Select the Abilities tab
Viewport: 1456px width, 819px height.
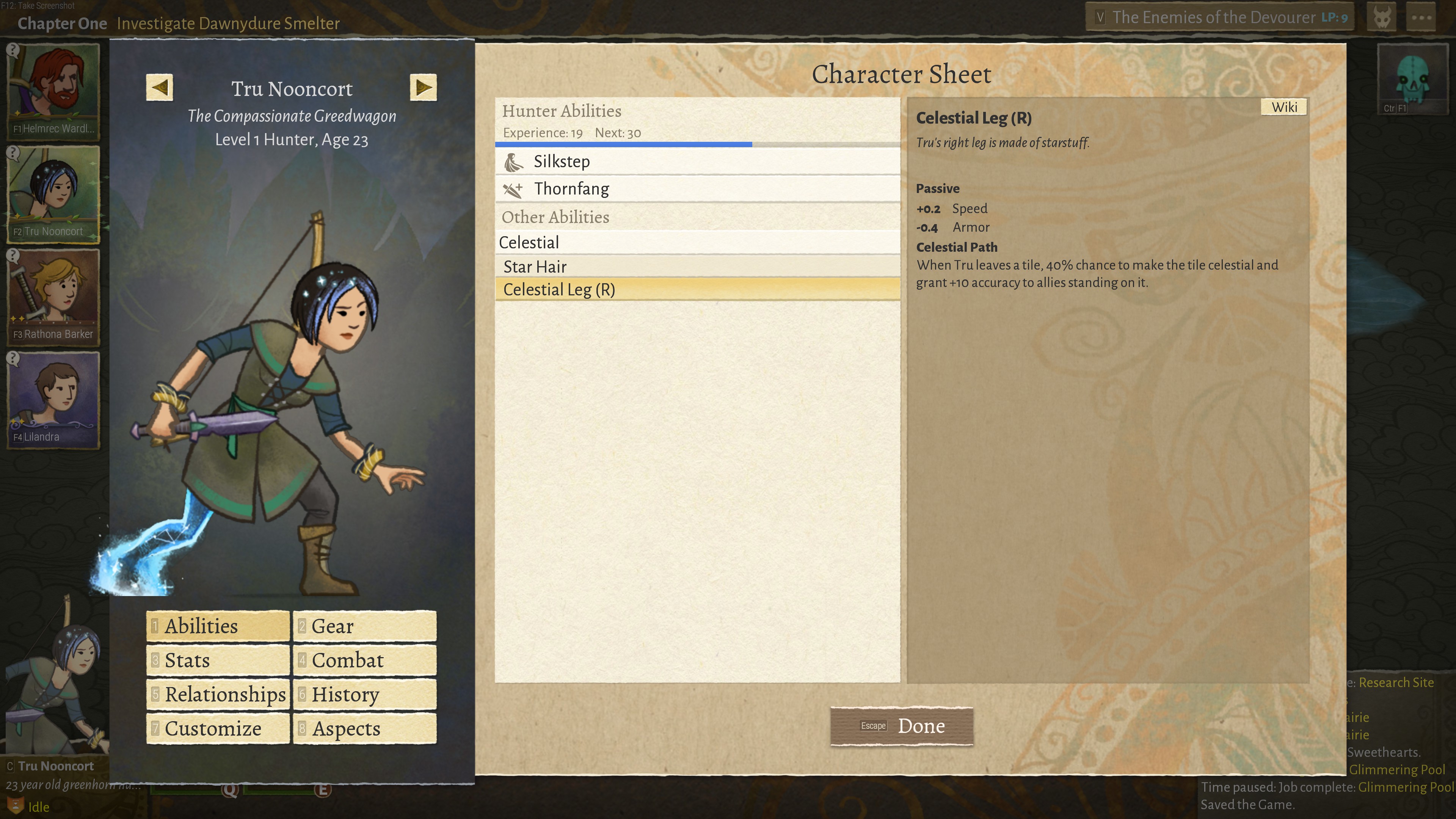pyautogui.click(x=218, y=626)
